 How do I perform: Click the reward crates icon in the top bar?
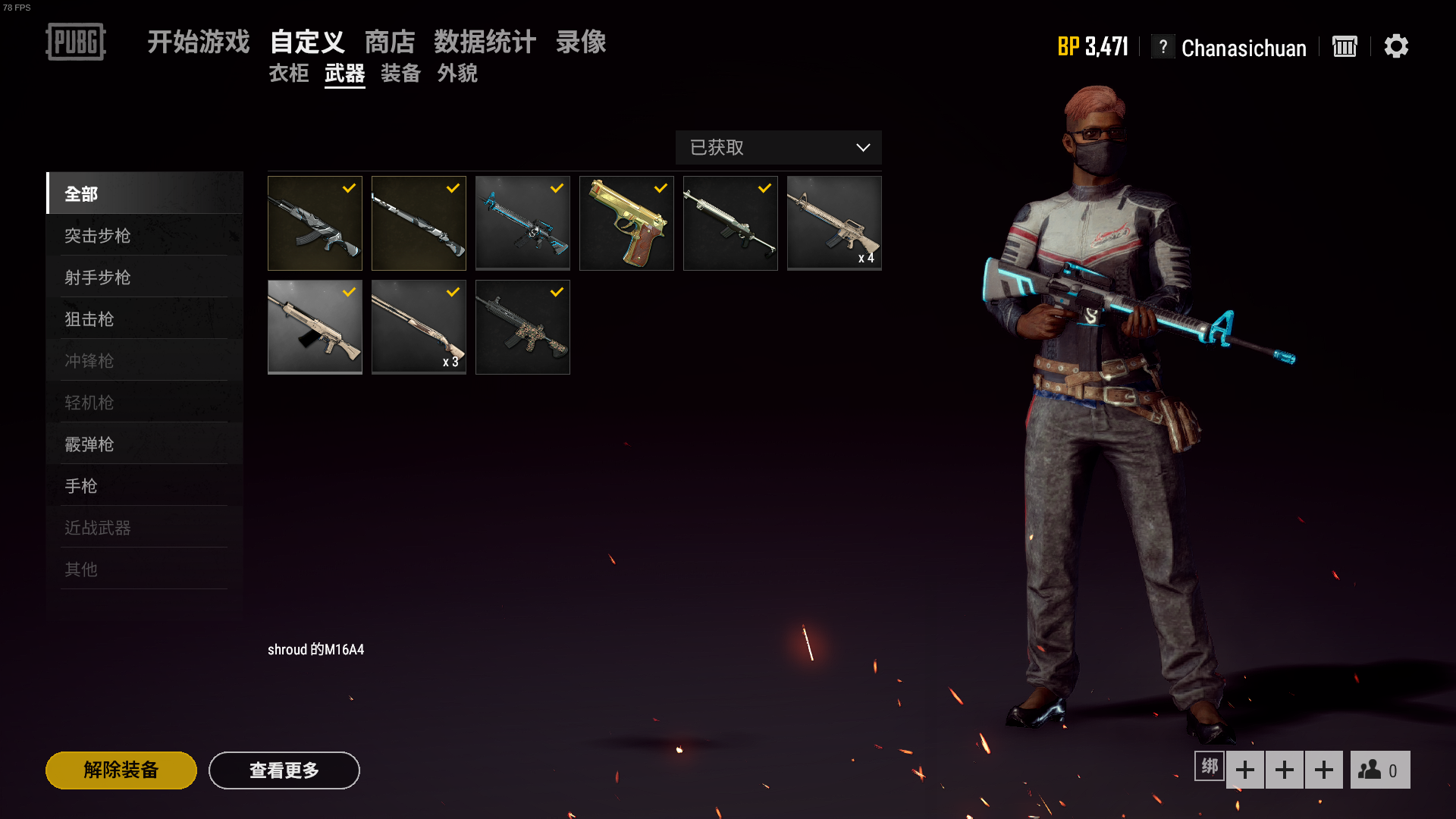(x=1345, y=47)
